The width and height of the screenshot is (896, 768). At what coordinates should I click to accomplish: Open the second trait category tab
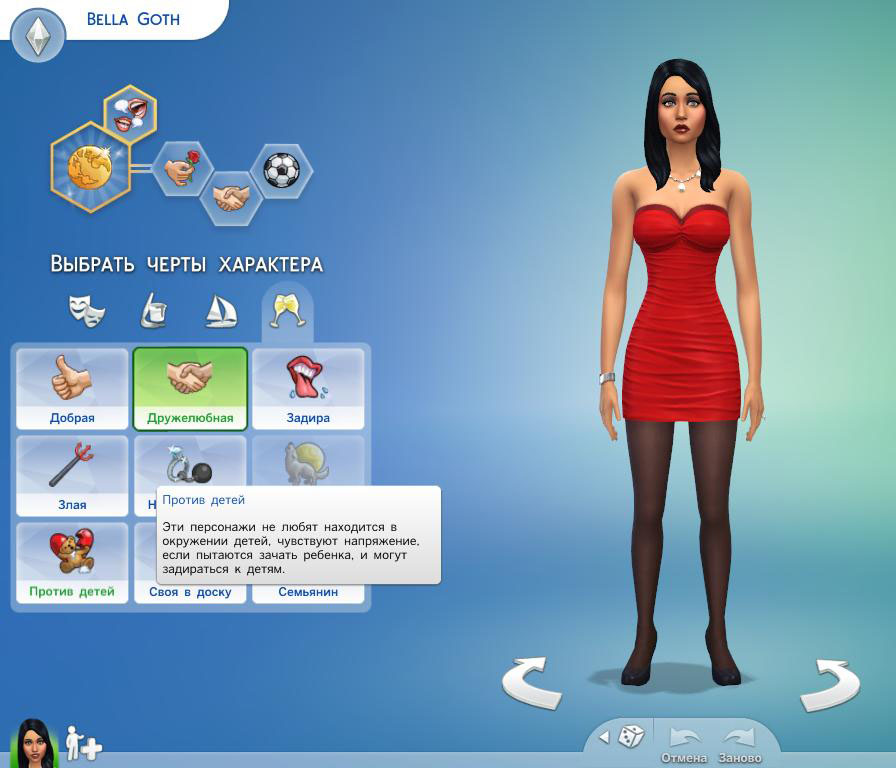tap(153, 311)
